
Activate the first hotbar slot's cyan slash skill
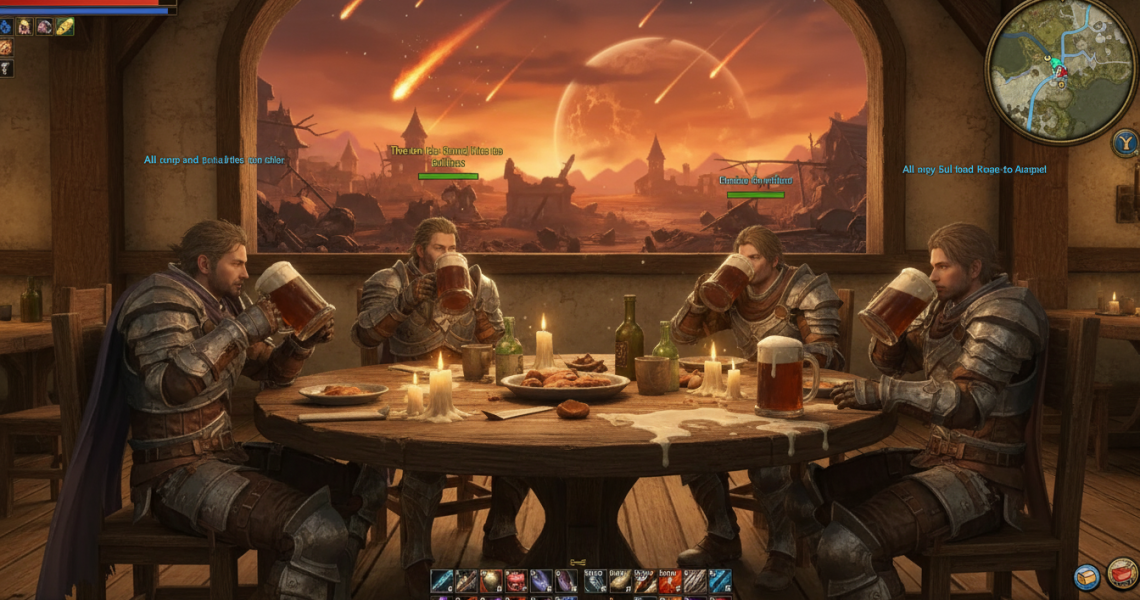[x=441, y=581]
